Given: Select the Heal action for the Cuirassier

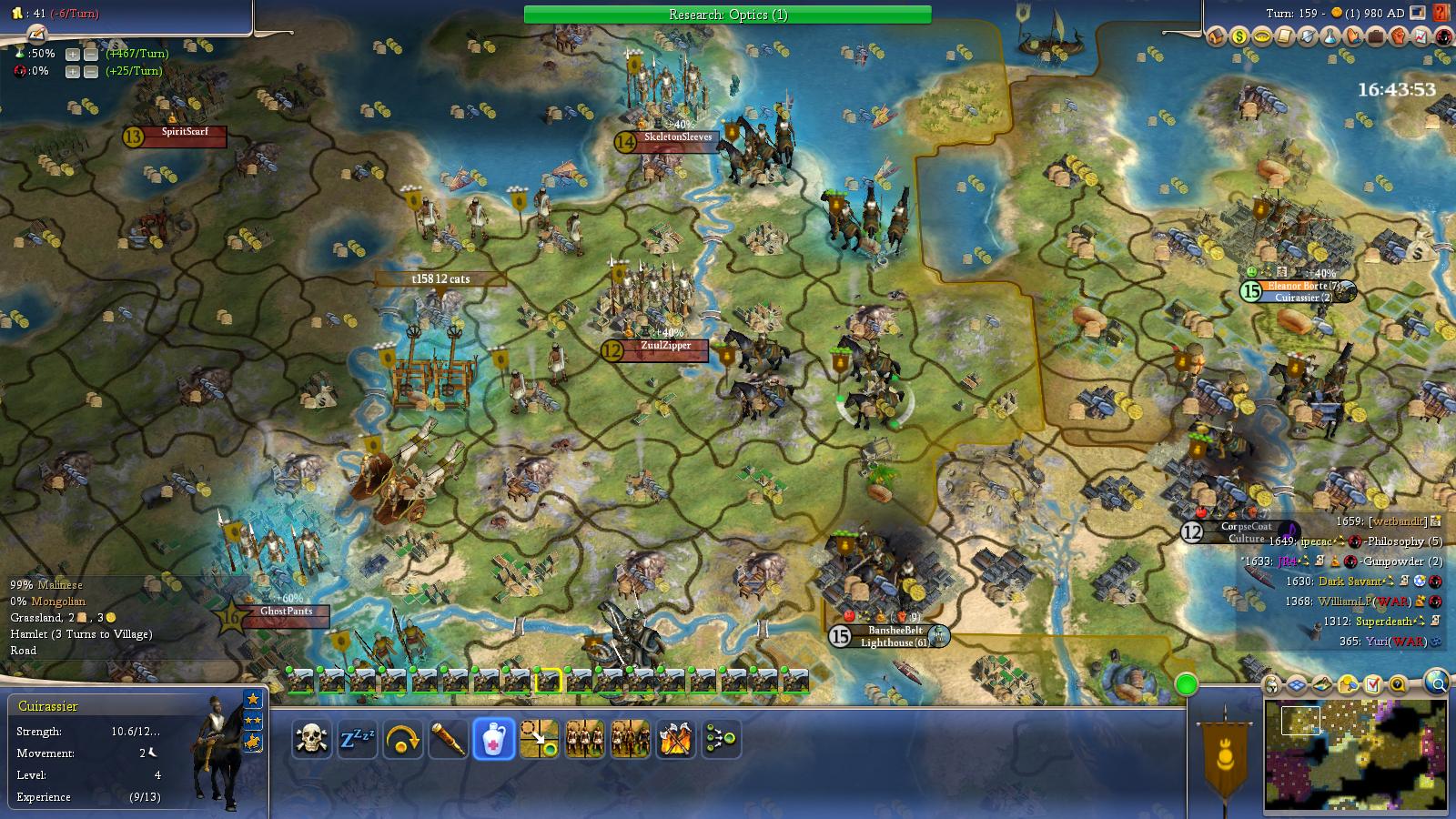Looking at the screenshot, I should [494, 739].
